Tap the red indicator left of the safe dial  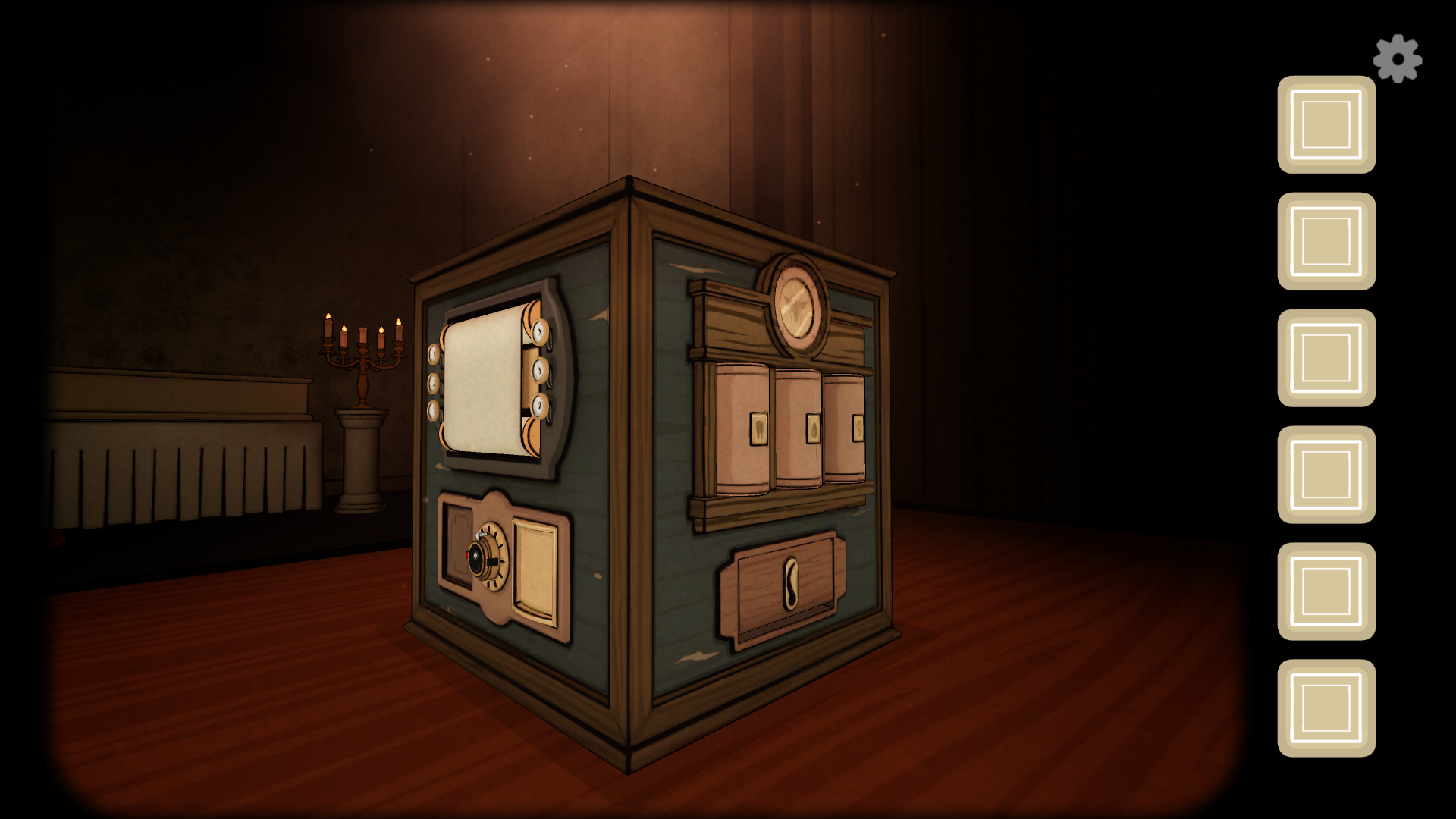(466, 554)
